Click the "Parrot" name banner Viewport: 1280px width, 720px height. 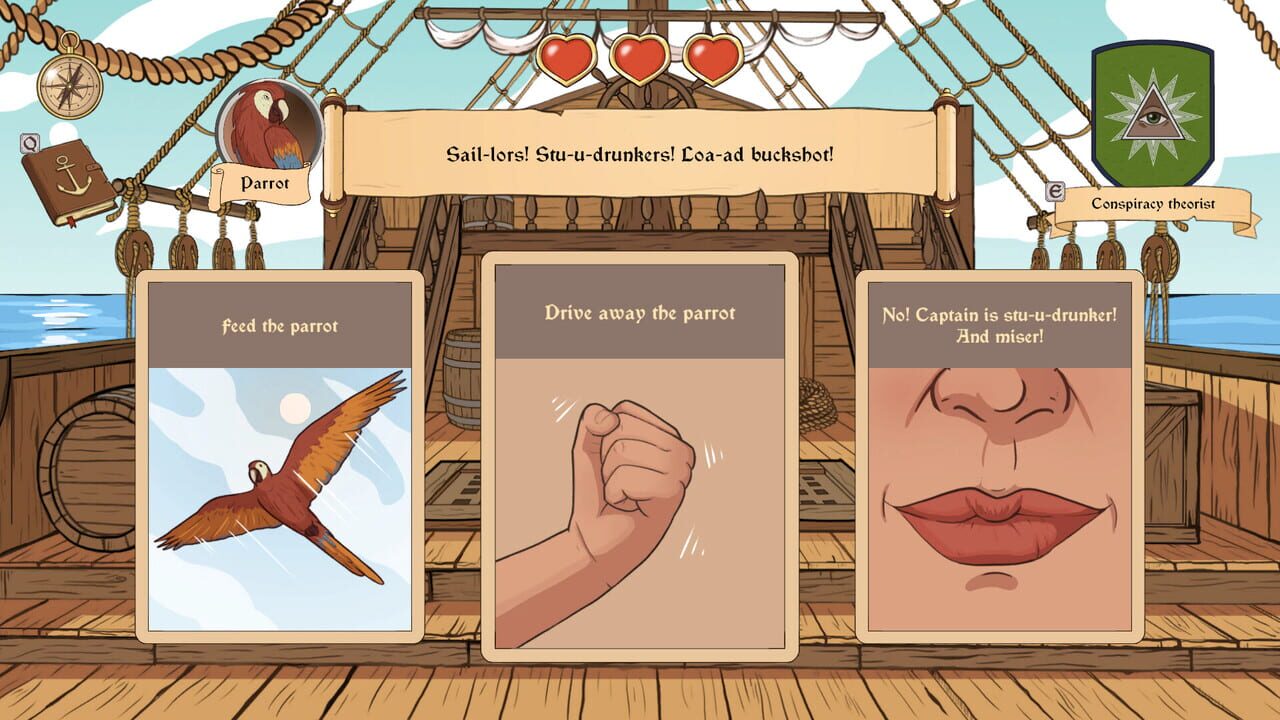(263, 184)
